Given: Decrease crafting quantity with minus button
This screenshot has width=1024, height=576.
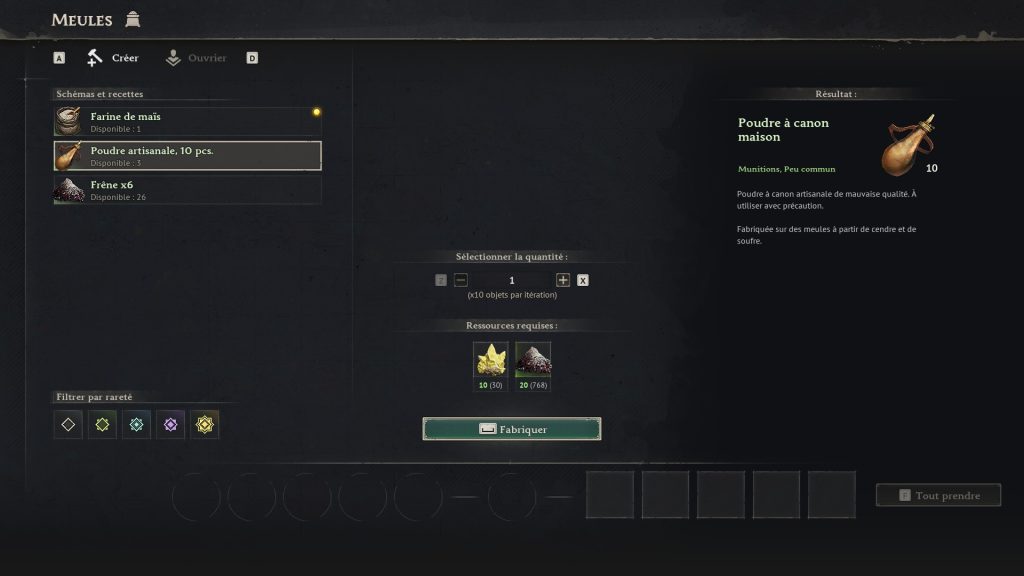Looking at the screenshot, I should coord(461,280).
